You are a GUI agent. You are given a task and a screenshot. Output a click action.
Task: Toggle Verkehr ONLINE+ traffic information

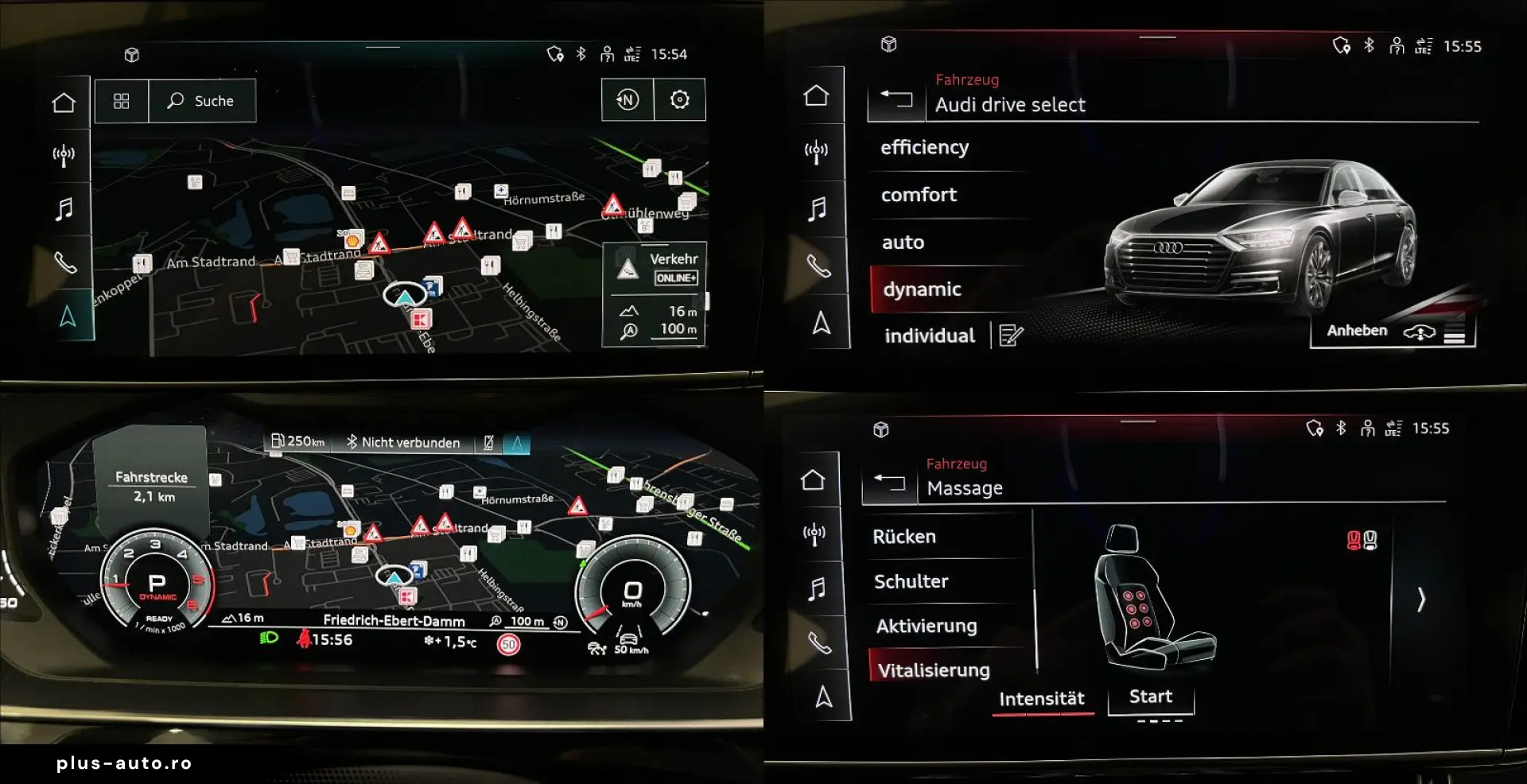[x=655, y=266]
